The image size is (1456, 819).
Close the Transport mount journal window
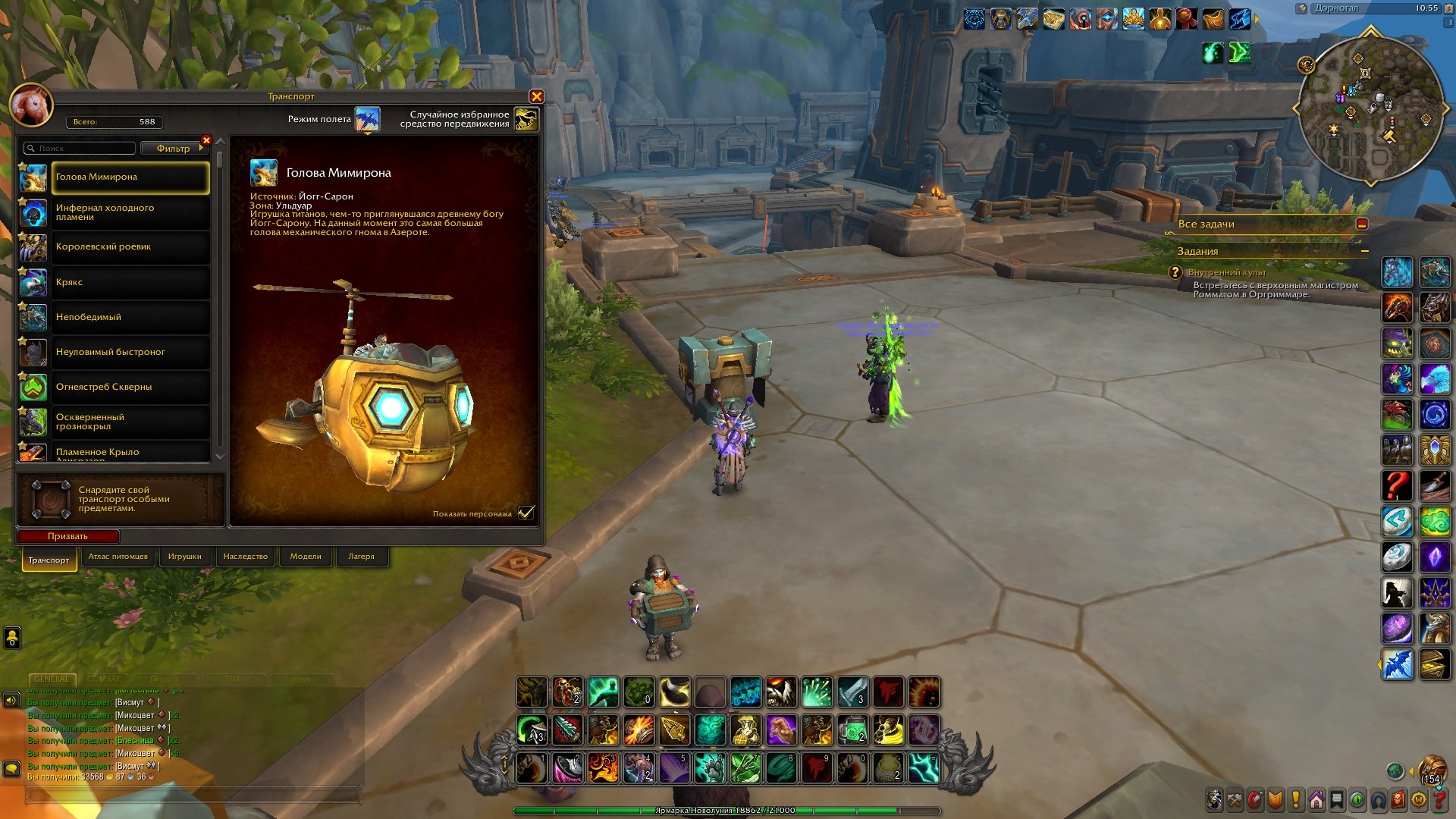click(536, 96)
